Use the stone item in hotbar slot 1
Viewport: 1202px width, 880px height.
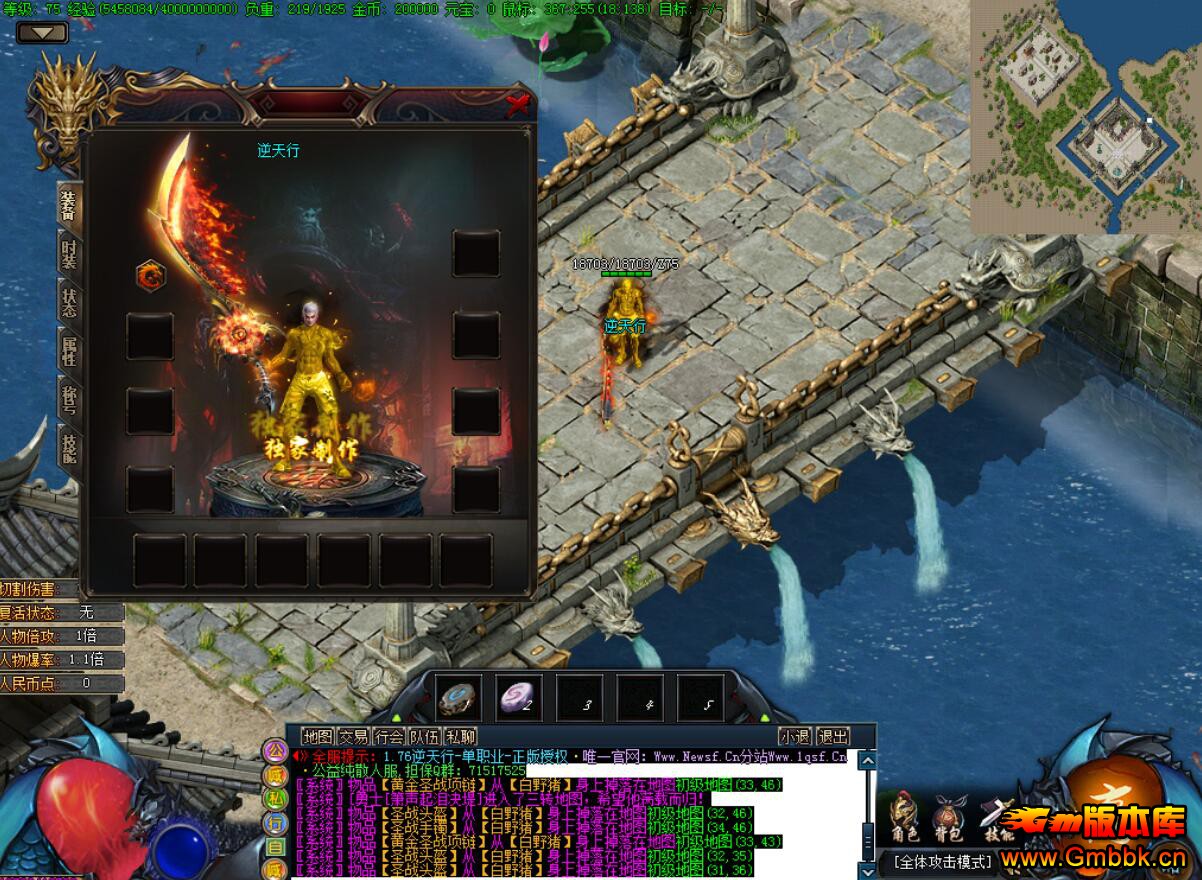(x=459, y=697)
